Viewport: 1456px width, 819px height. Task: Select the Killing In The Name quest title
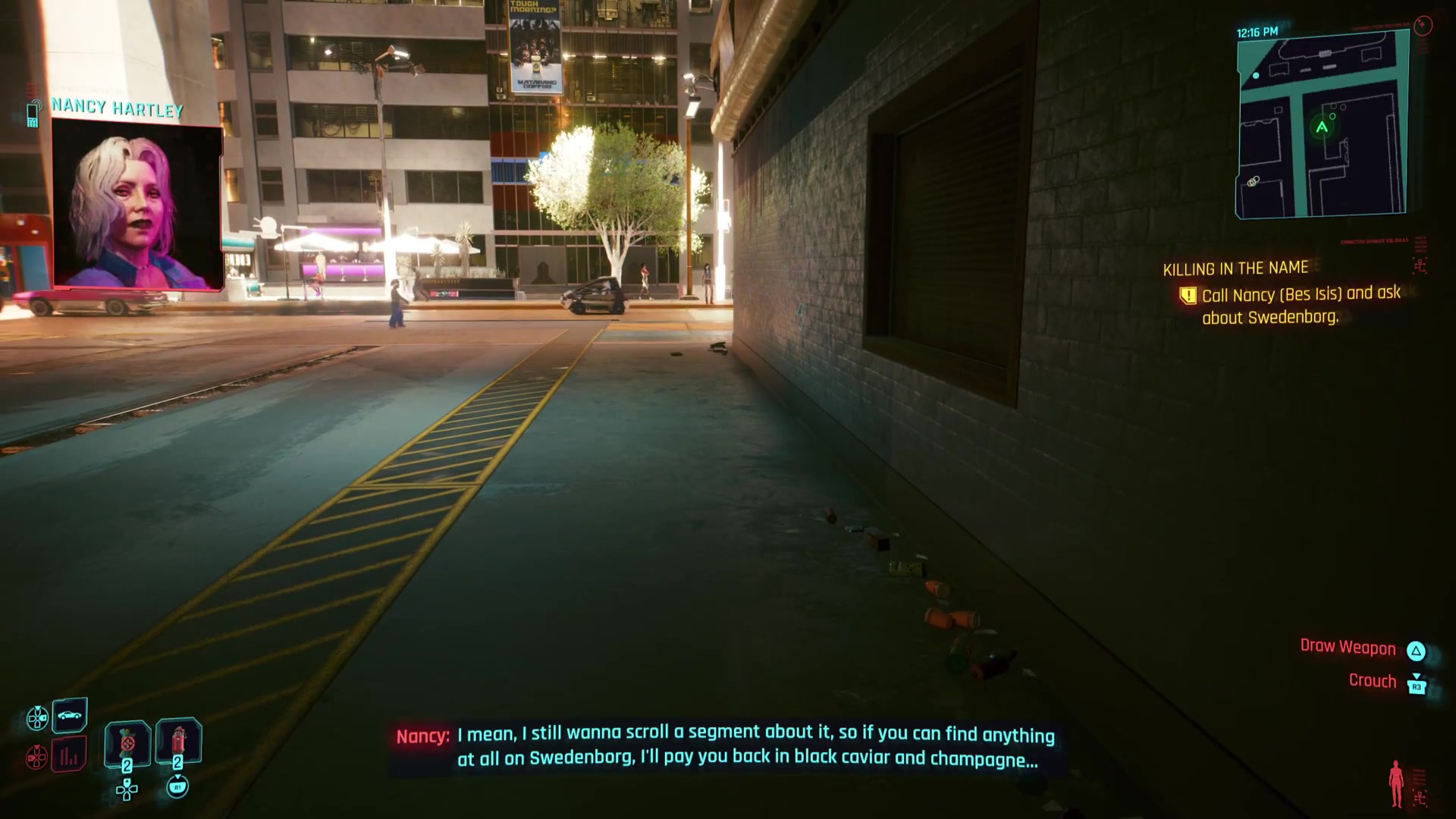tap(1235, 268)
